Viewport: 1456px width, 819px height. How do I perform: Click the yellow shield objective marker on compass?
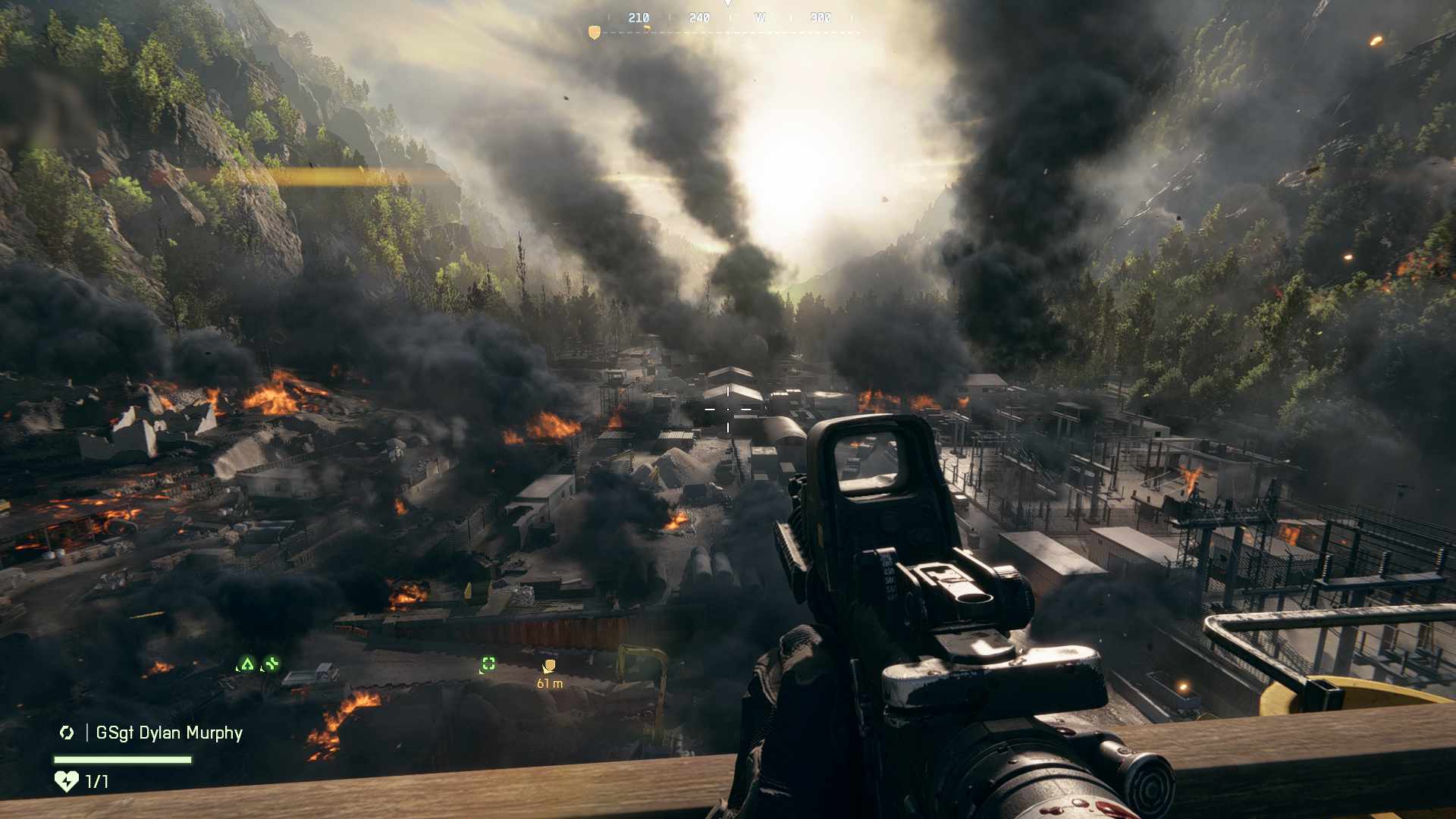click(x=595, y=32)
